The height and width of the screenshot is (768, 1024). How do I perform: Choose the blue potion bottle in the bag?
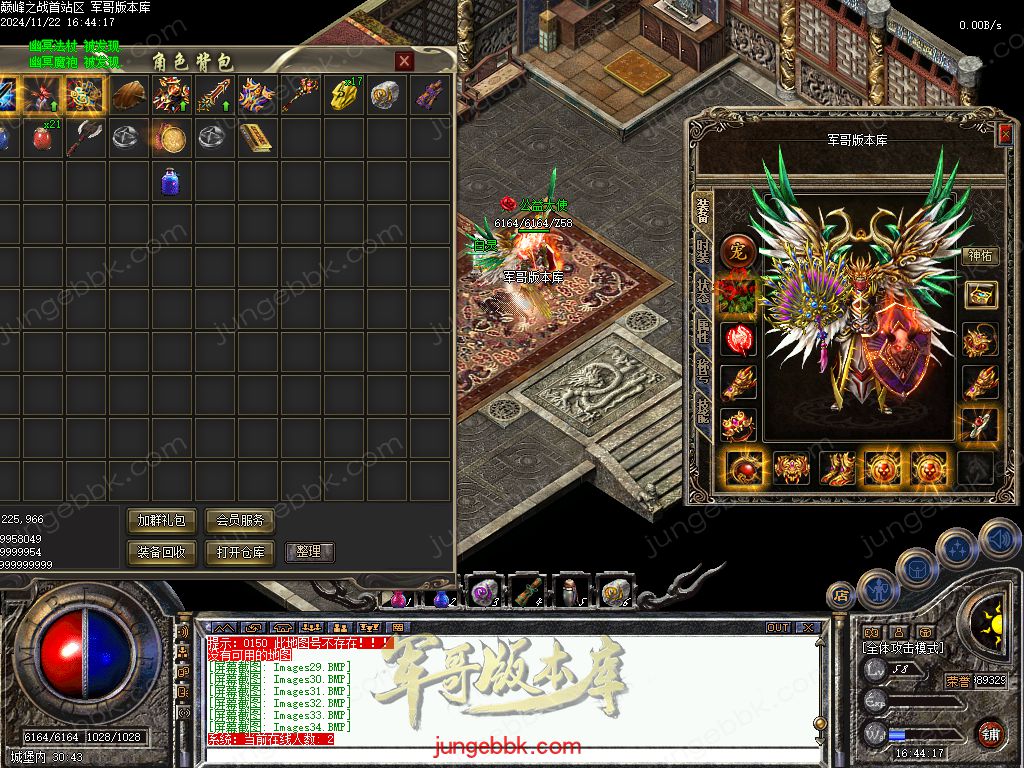tap(170, 181)
